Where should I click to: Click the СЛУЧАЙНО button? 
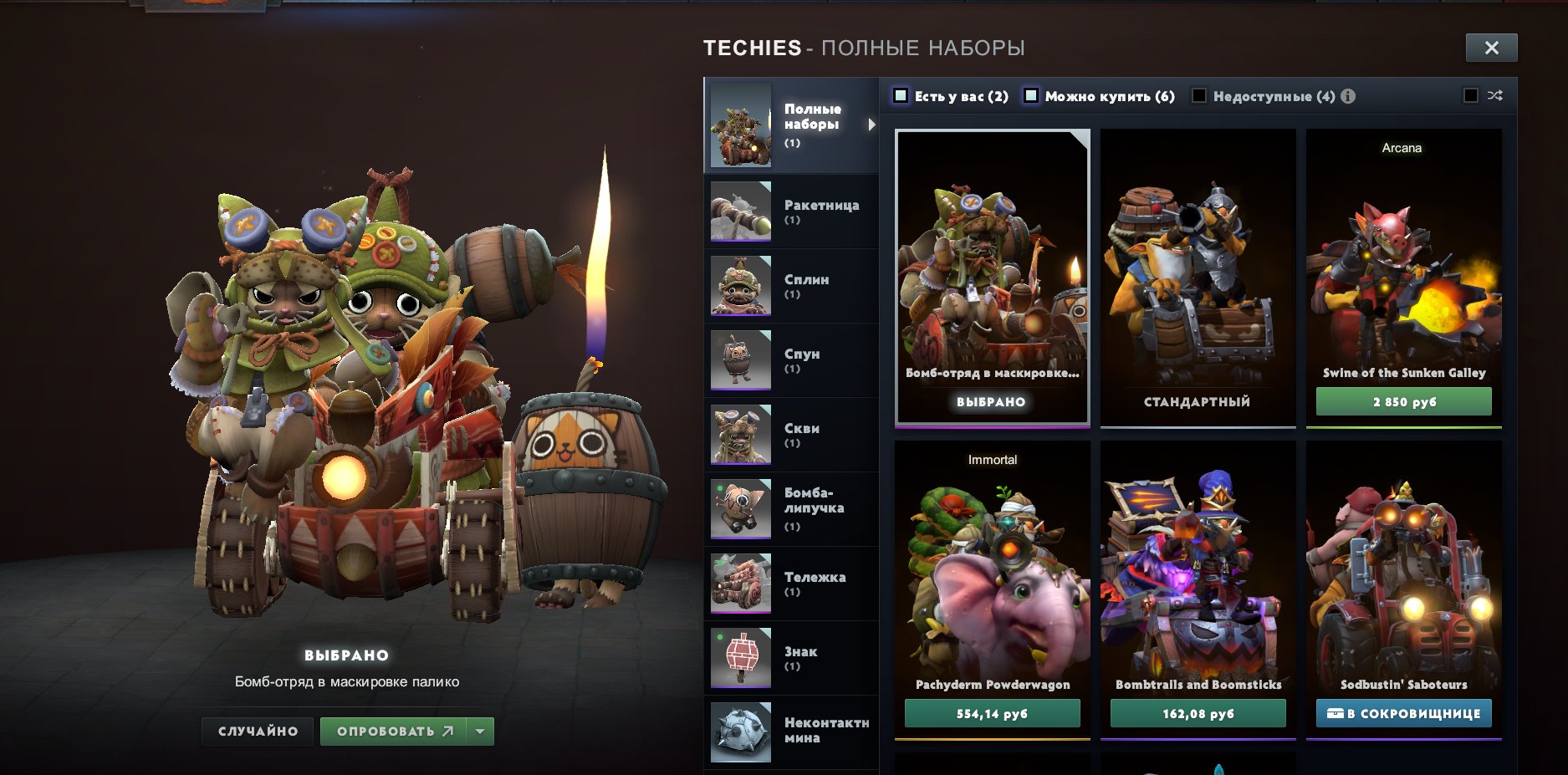coord(257,731)
